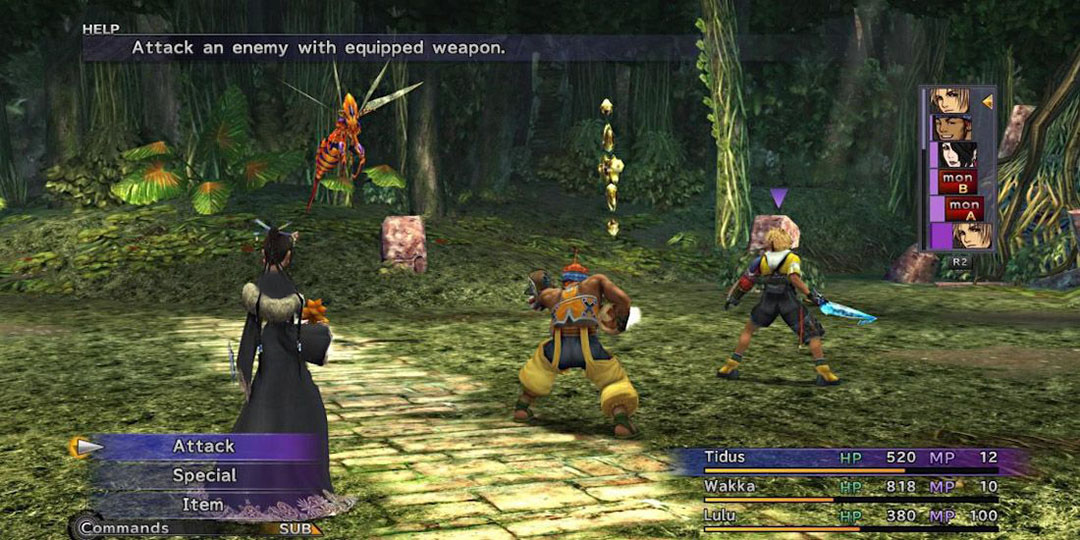
Task: Select Wakka's row in the party status panel
Action: click(850, 487)
